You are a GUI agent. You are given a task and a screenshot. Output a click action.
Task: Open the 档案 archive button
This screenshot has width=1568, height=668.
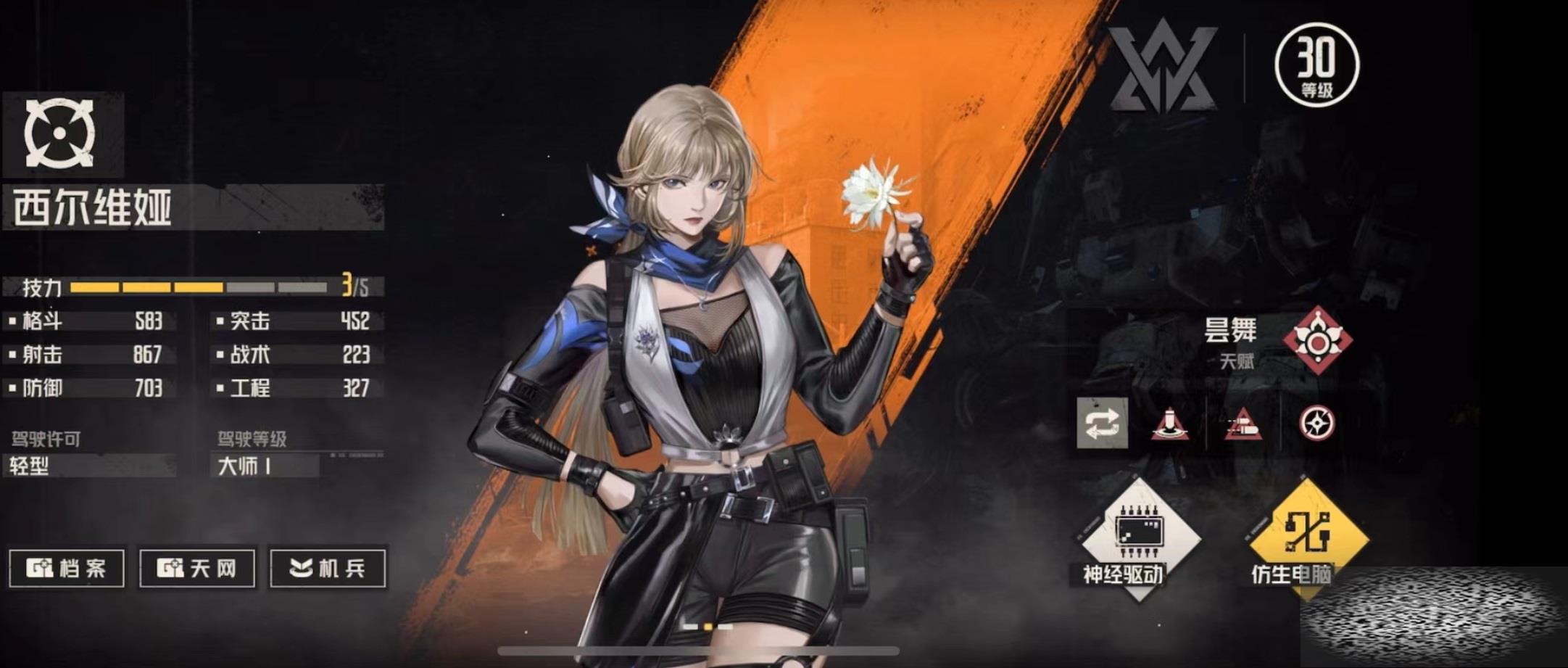click(67, 567)
